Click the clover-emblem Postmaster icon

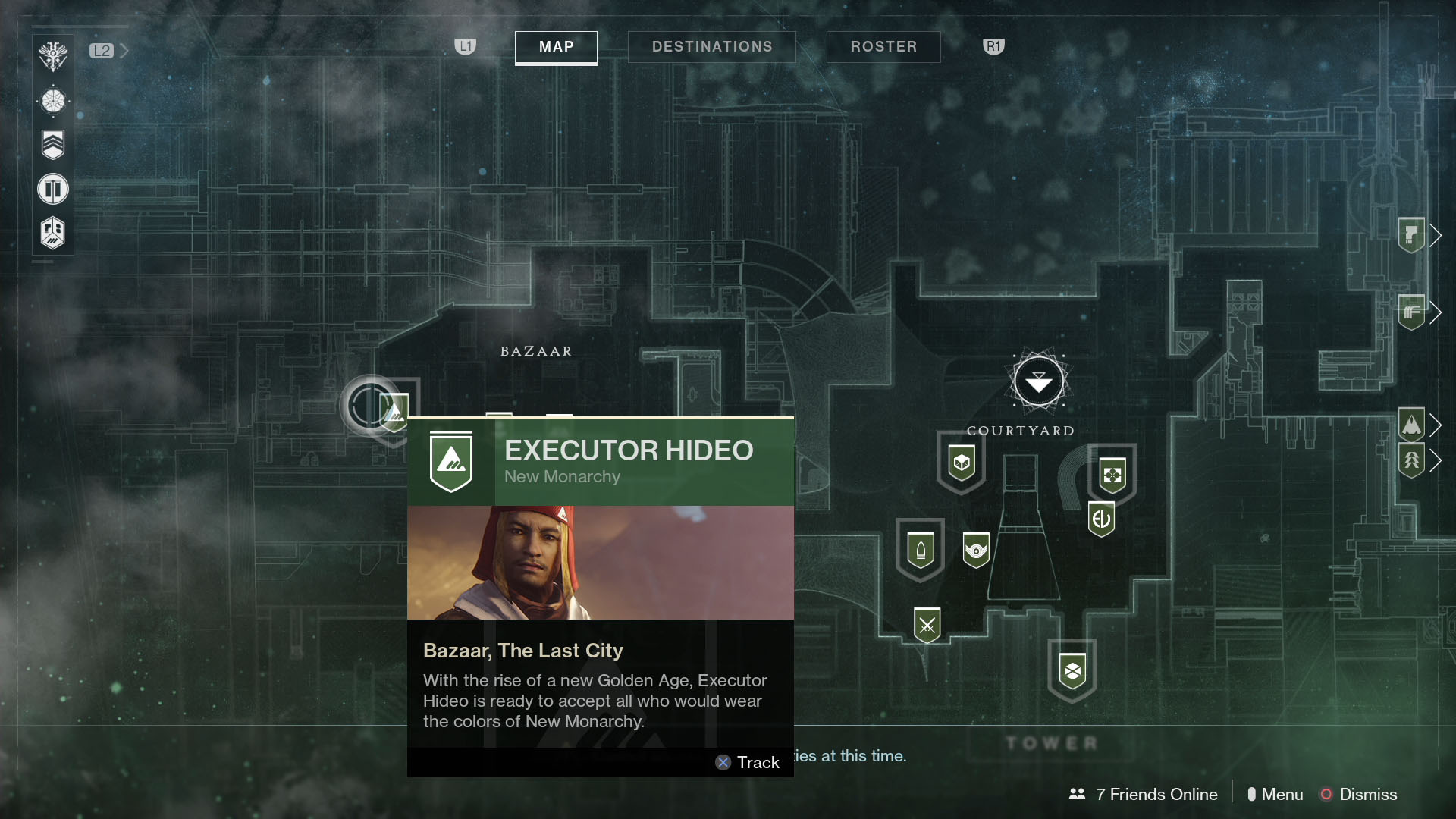1112,472
